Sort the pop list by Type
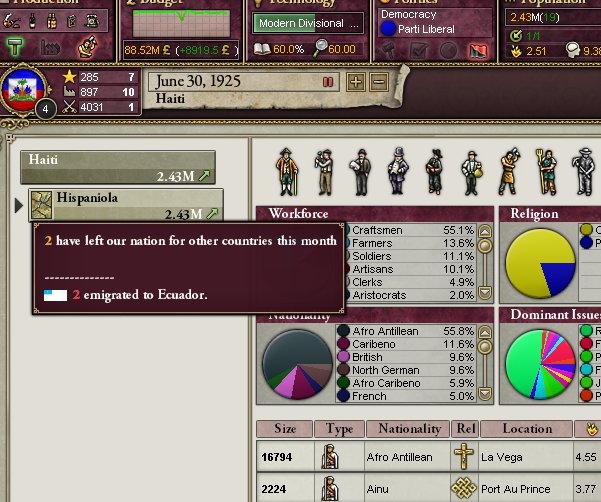 coord(340,429)
